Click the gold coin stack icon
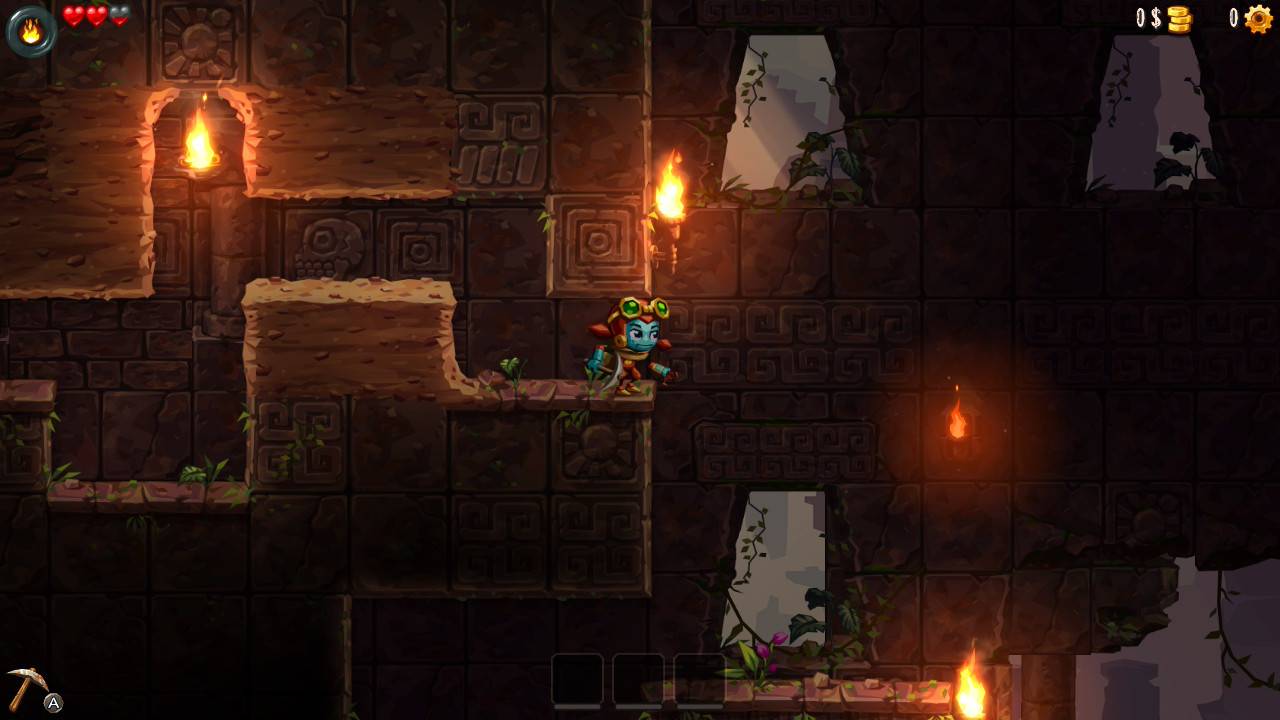 point(1180,19)
